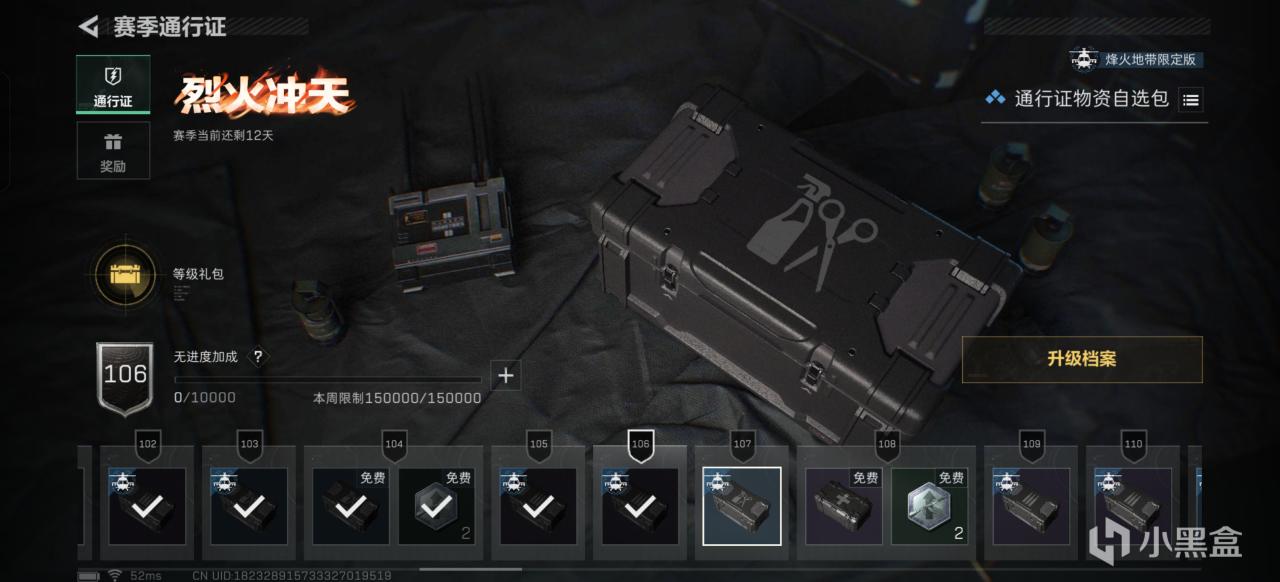Select the level 110 reward crate
The width and height of the screenshot is (1280, 582).
(1133, 506)
